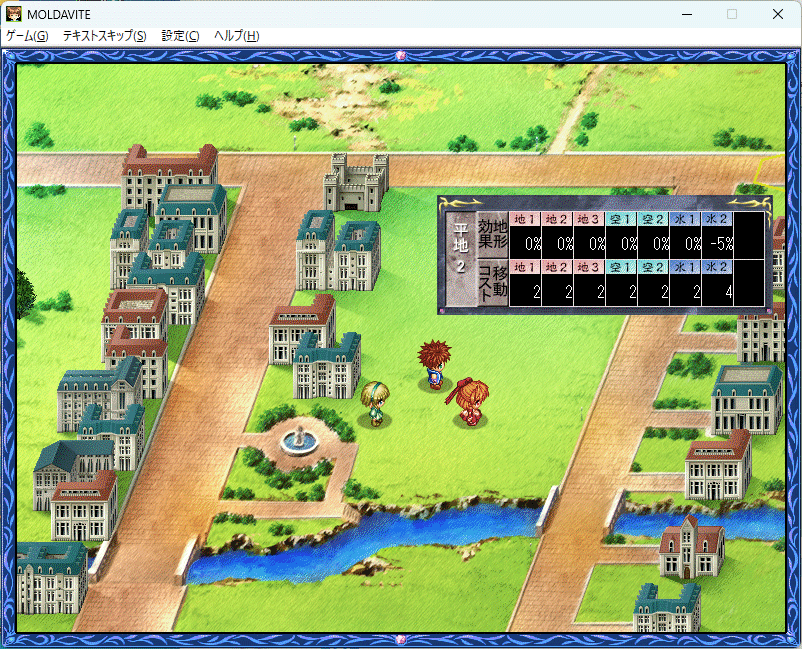This screenshot has height=649, width=802.
Task: Open the 設定(C) menu
Action: click(x=180, y=36)
